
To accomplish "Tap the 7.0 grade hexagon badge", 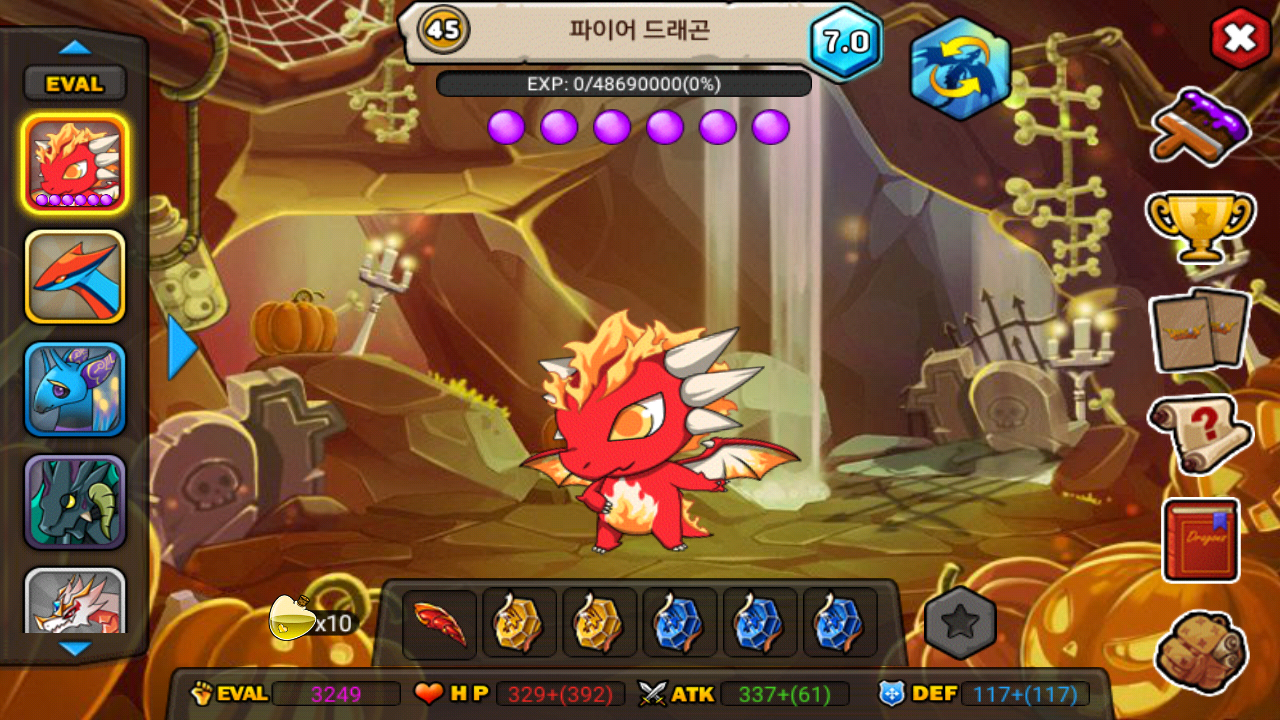I will pos(845,42).
